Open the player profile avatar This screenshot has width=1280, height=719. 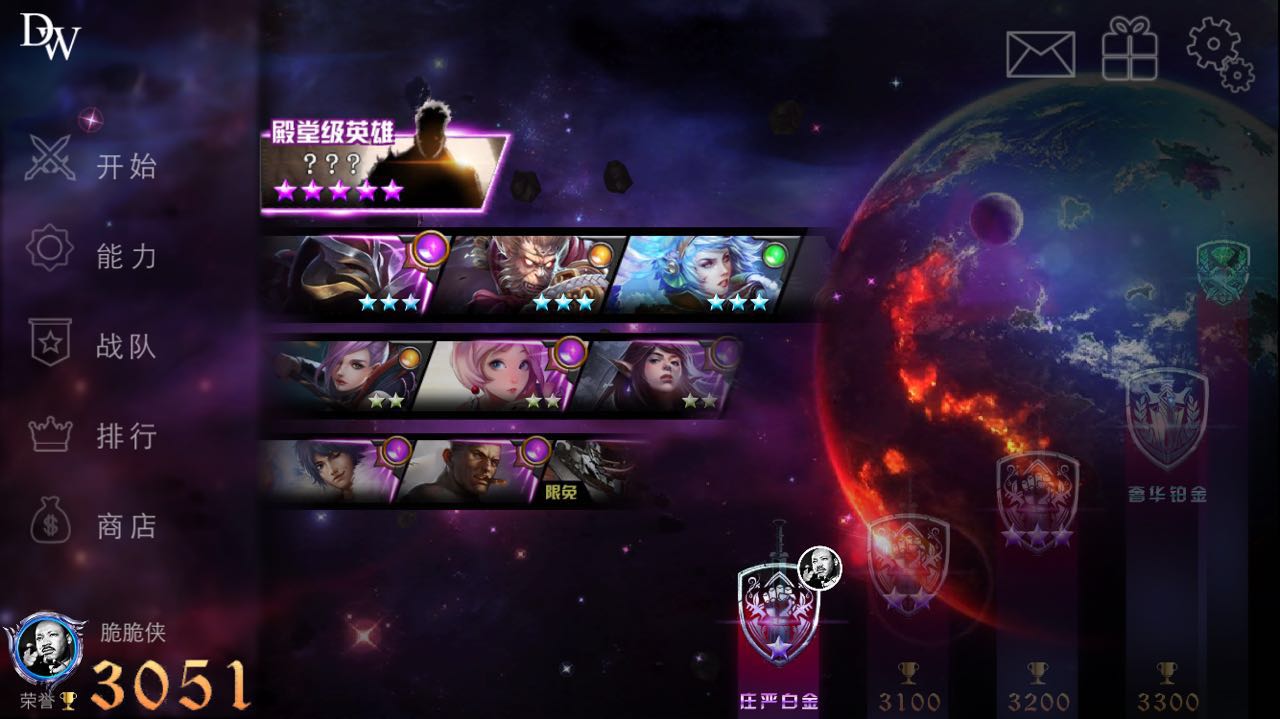click(x=46, y=648)
